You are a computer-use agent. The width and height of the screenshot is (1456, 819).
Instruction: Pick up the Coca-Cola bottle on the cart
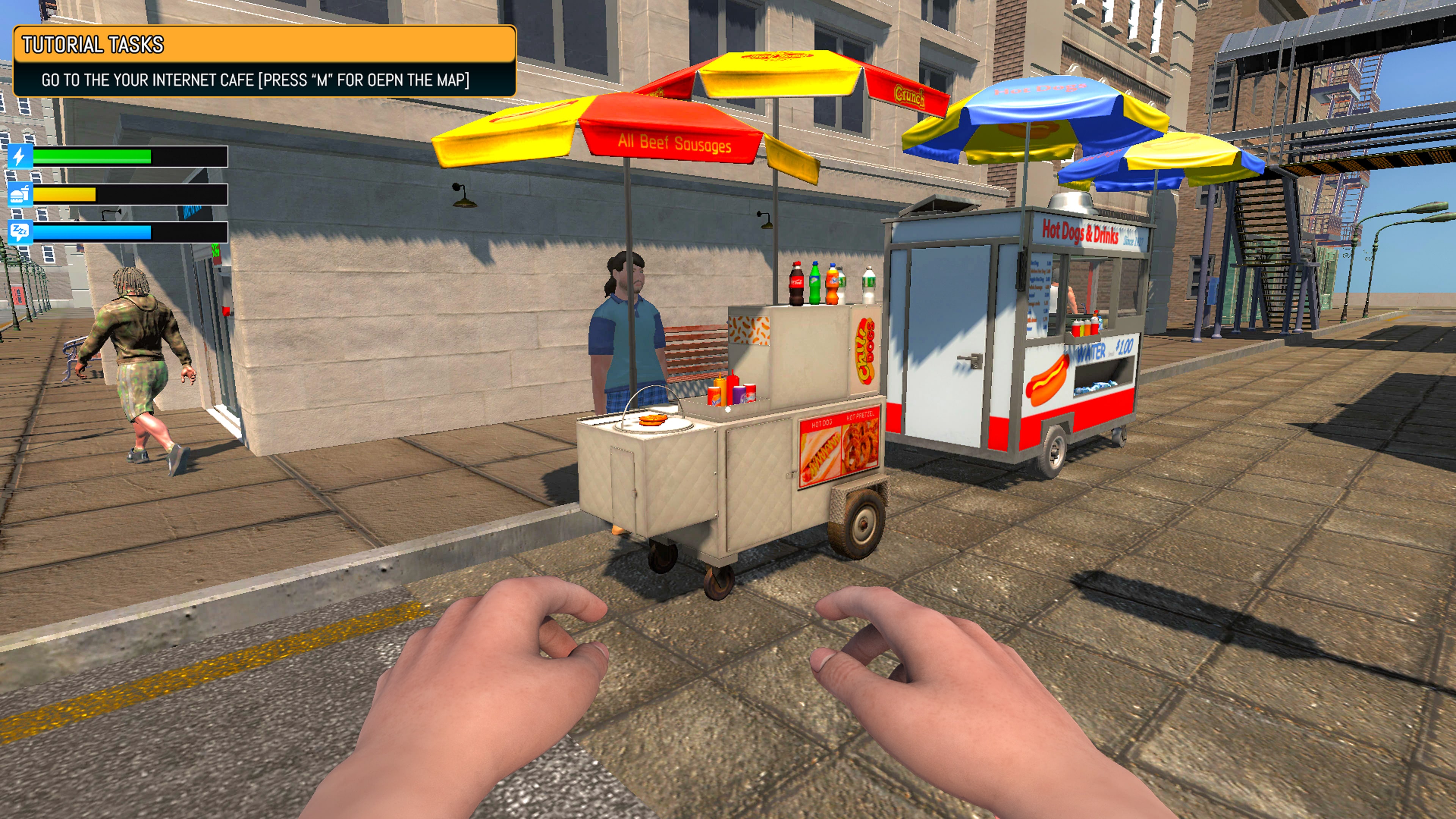click(796, 281)
